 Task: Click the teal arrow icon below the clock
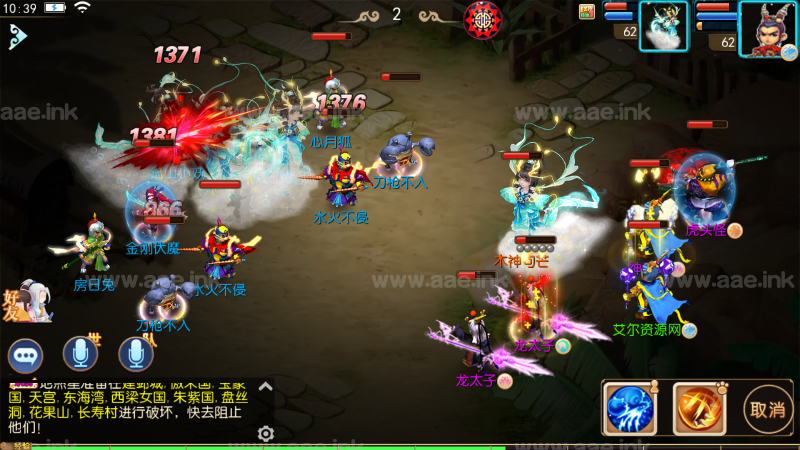click(16, 37)
